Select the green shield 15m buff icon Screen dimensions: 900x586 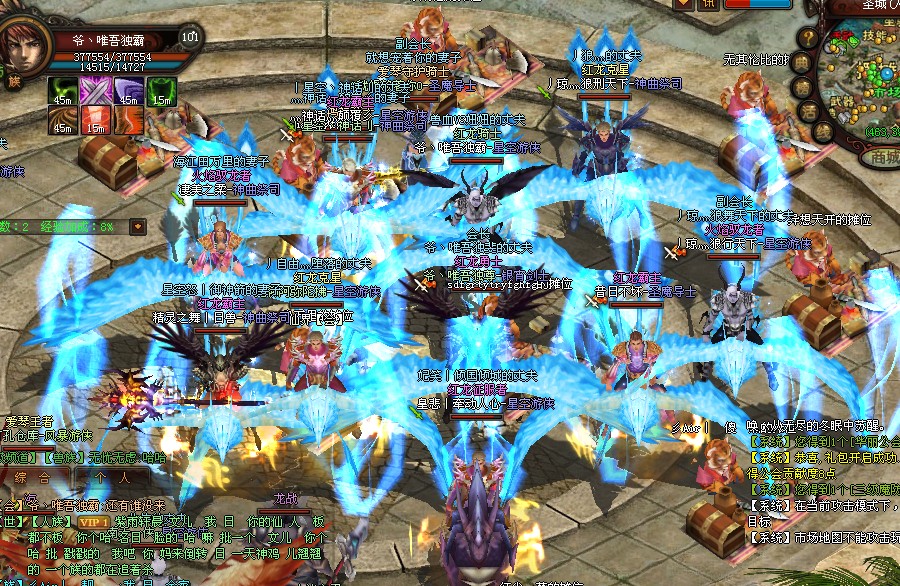[162, 90]
